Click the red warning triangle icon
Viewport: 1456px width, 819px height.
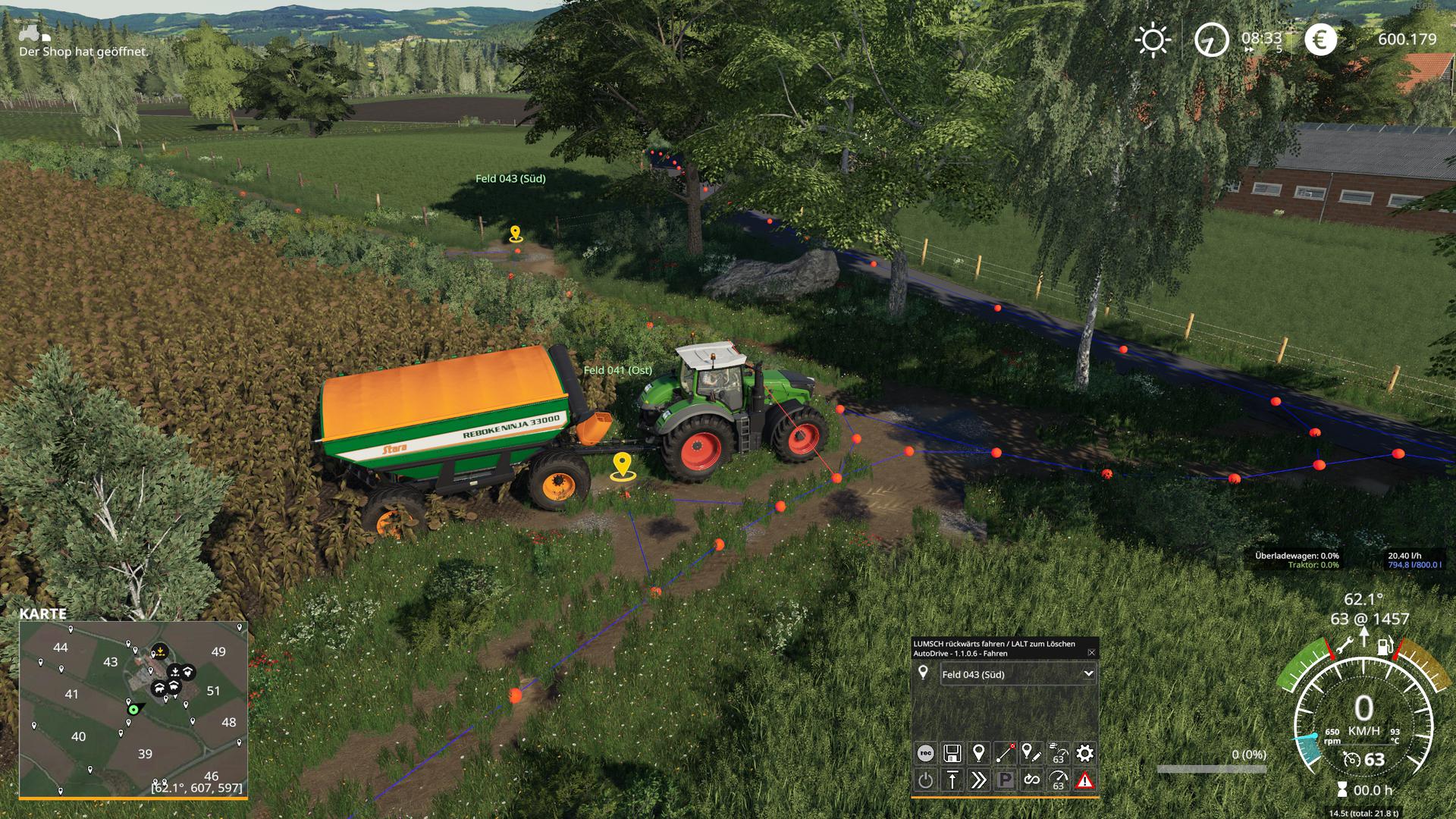(1085, 780)
